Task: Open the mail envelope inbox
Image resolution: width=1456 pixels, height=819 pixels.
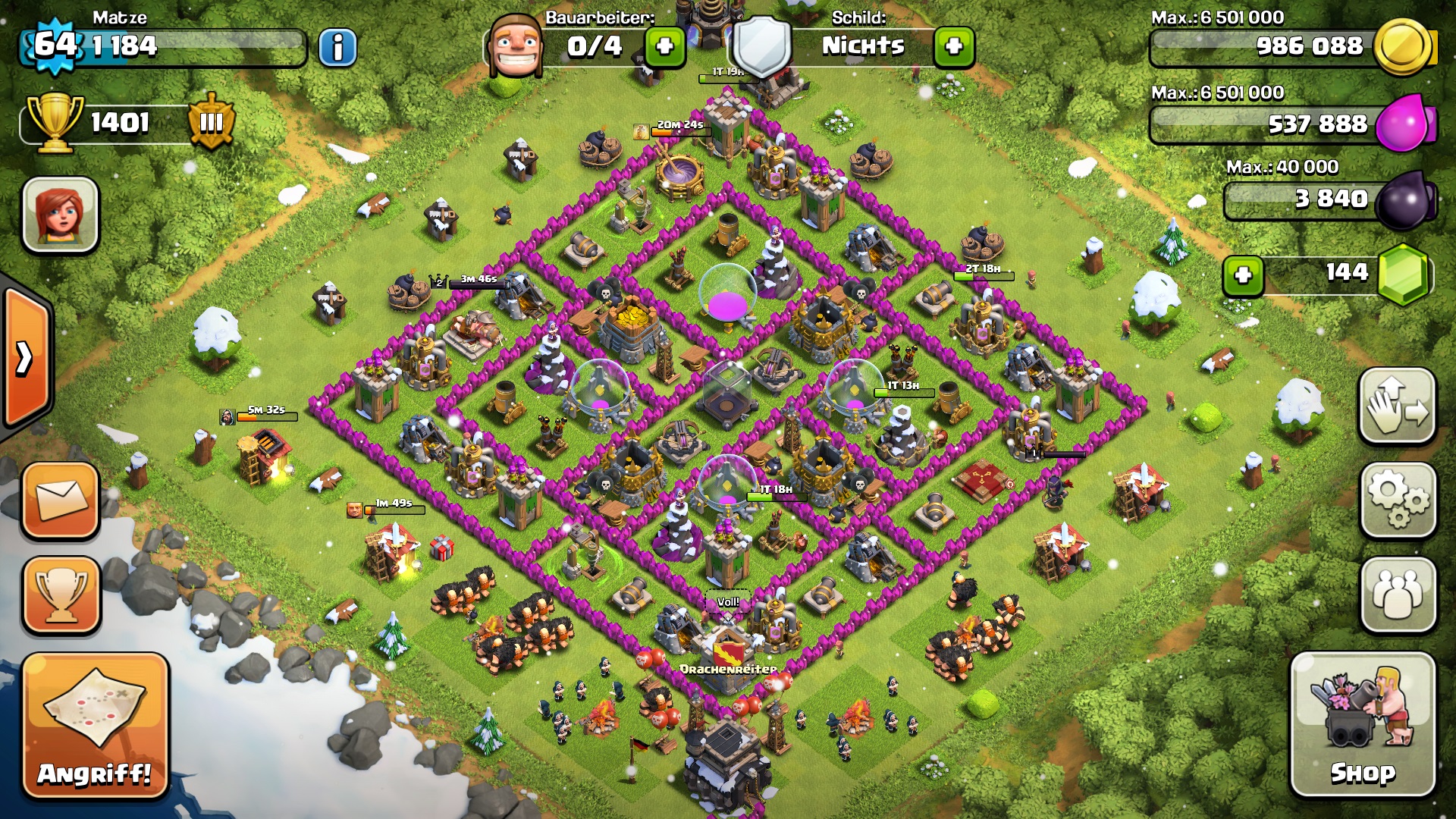Action: (x=61, y=500)
